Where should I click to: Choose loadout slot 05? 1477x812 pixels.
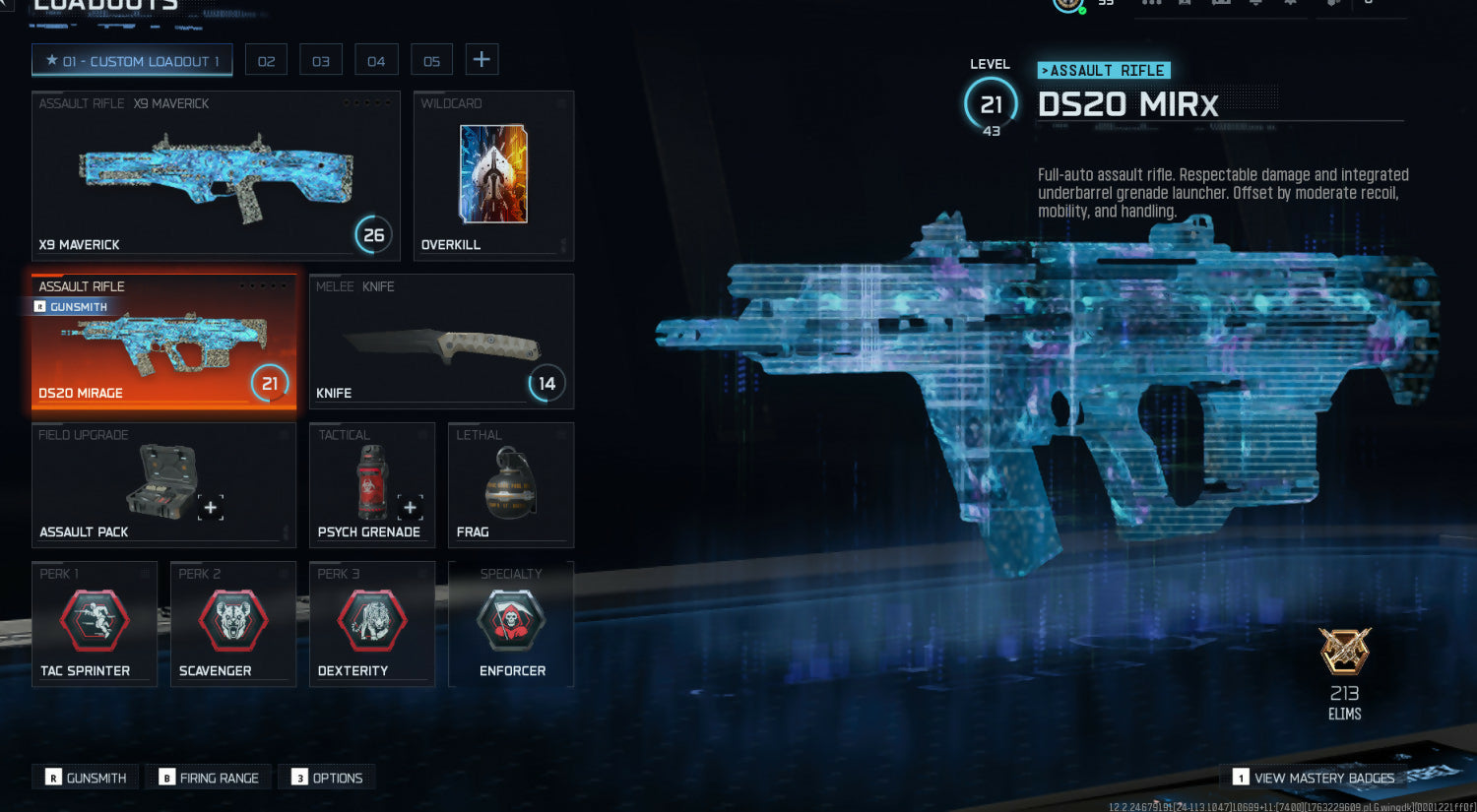431,60
